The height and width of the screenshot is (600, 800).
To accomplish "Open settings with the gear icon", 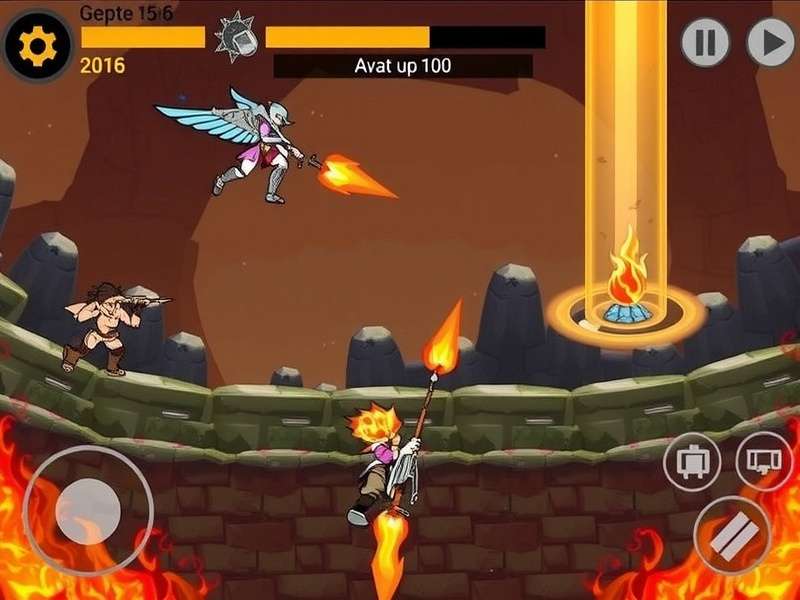I will click(x=38, y=46).
